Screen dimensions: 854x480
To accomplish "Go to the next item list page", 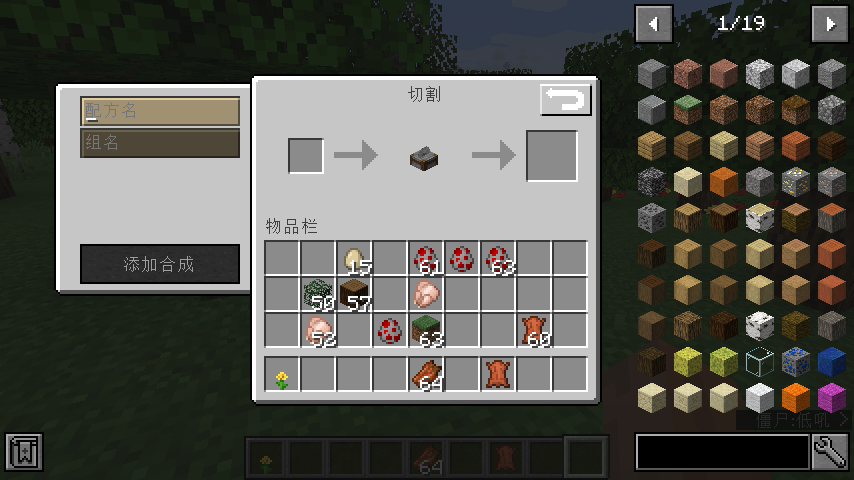I will pyautogui.click(x=830, y=24).
